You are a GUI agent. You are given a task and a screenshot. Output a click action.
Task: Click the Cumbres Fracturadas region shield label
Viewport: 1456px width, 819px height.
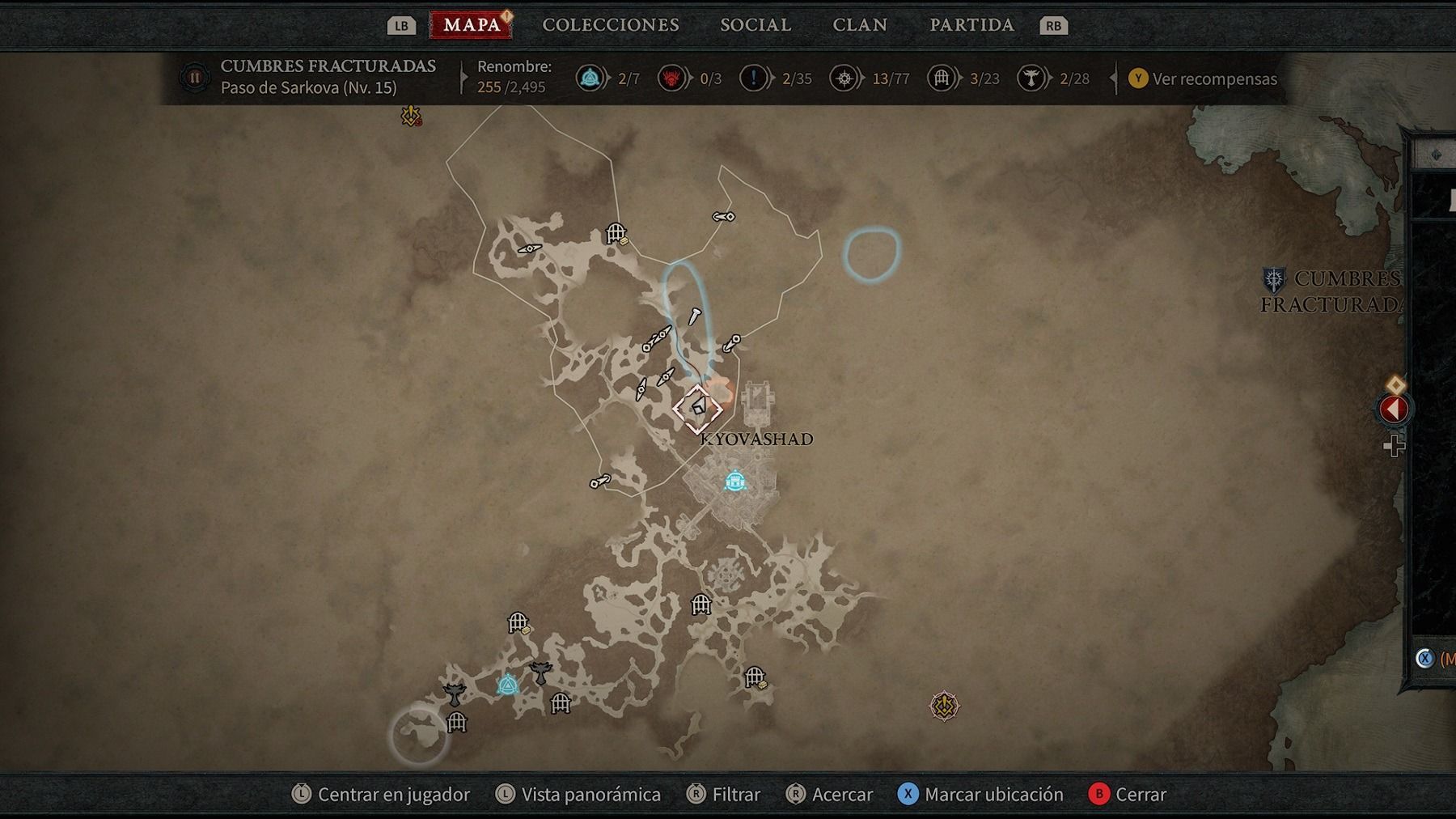point(1274,281)
